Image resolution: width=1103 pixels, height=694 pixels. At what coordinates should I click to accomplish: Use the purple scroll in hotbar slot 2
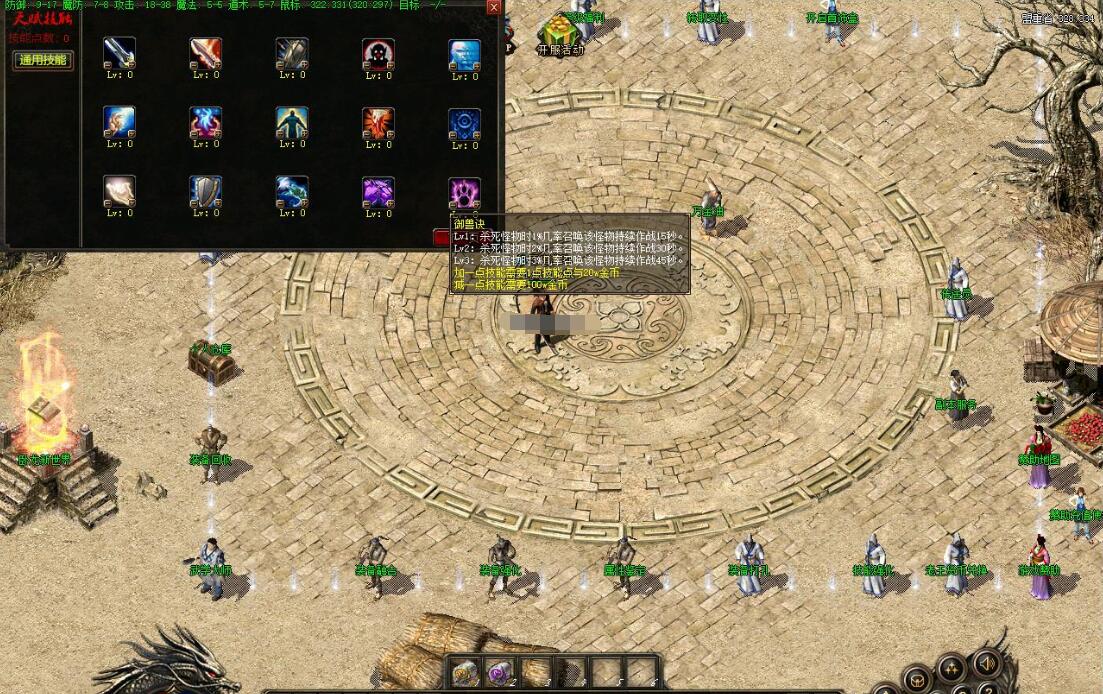point(498,672)
